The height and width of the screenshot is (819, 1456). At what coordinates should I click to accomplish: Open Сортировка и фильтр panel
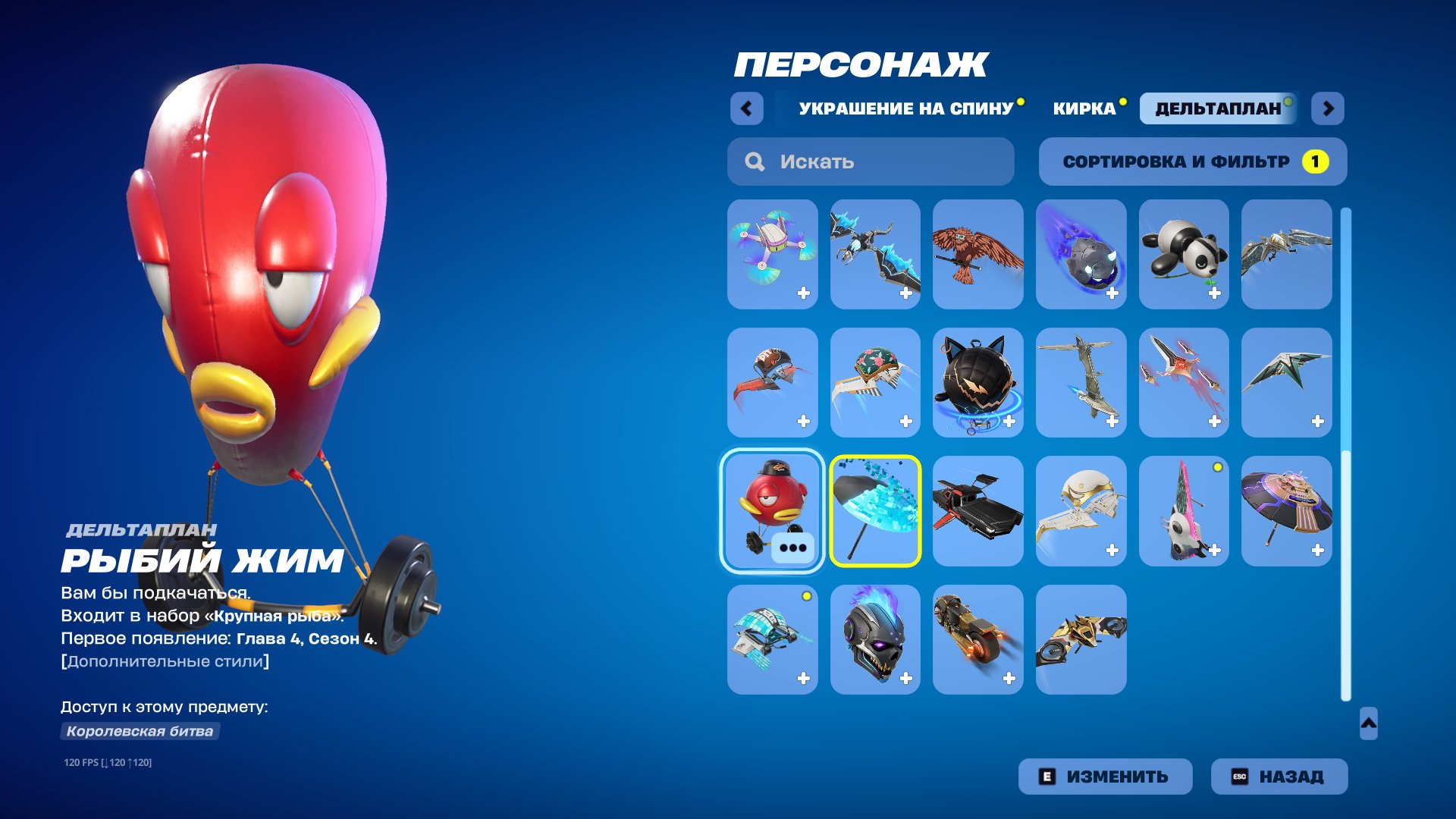[x=1192, y=161]
